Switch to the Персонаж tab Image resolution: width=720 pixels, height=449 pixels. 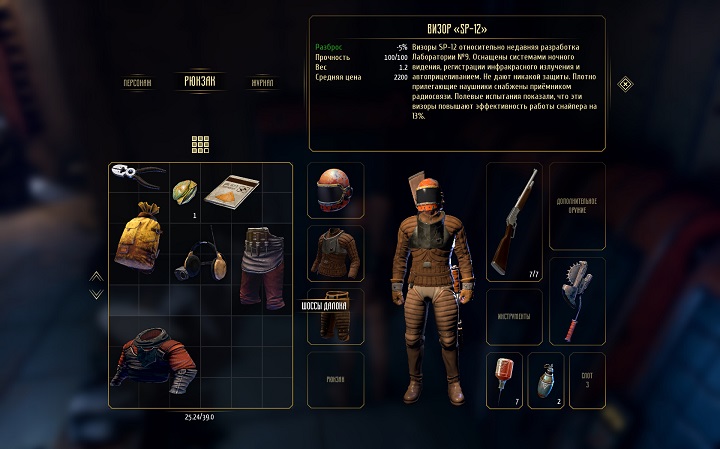(x=138, y=83)
